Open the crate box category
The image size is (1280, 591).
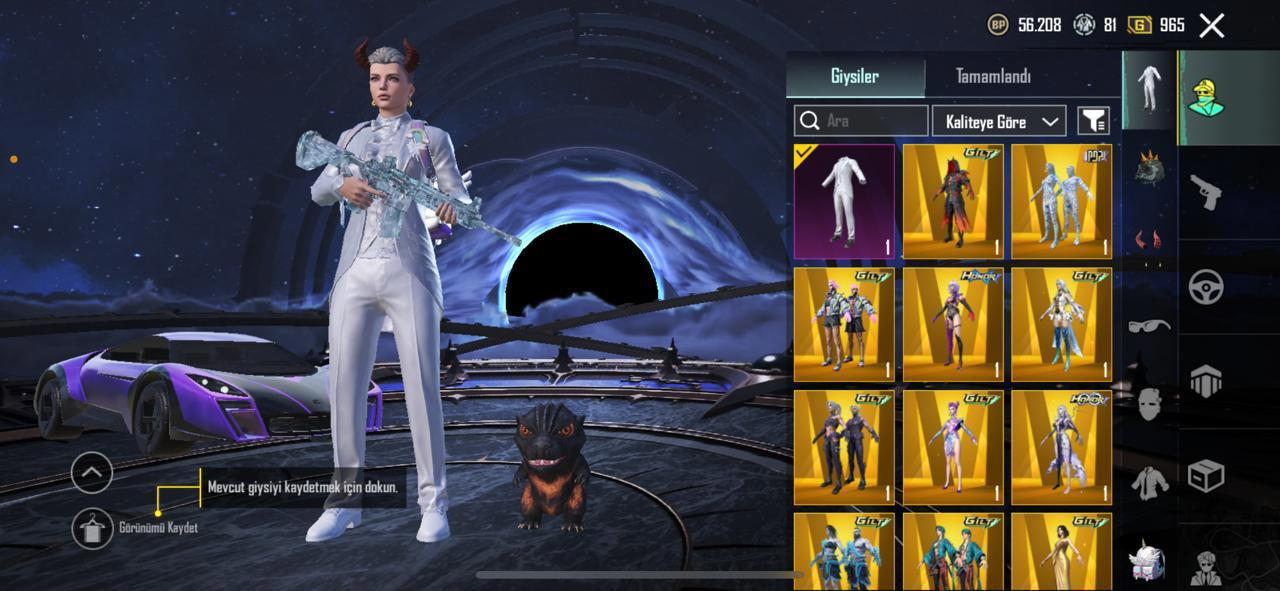pos(1207,476)
